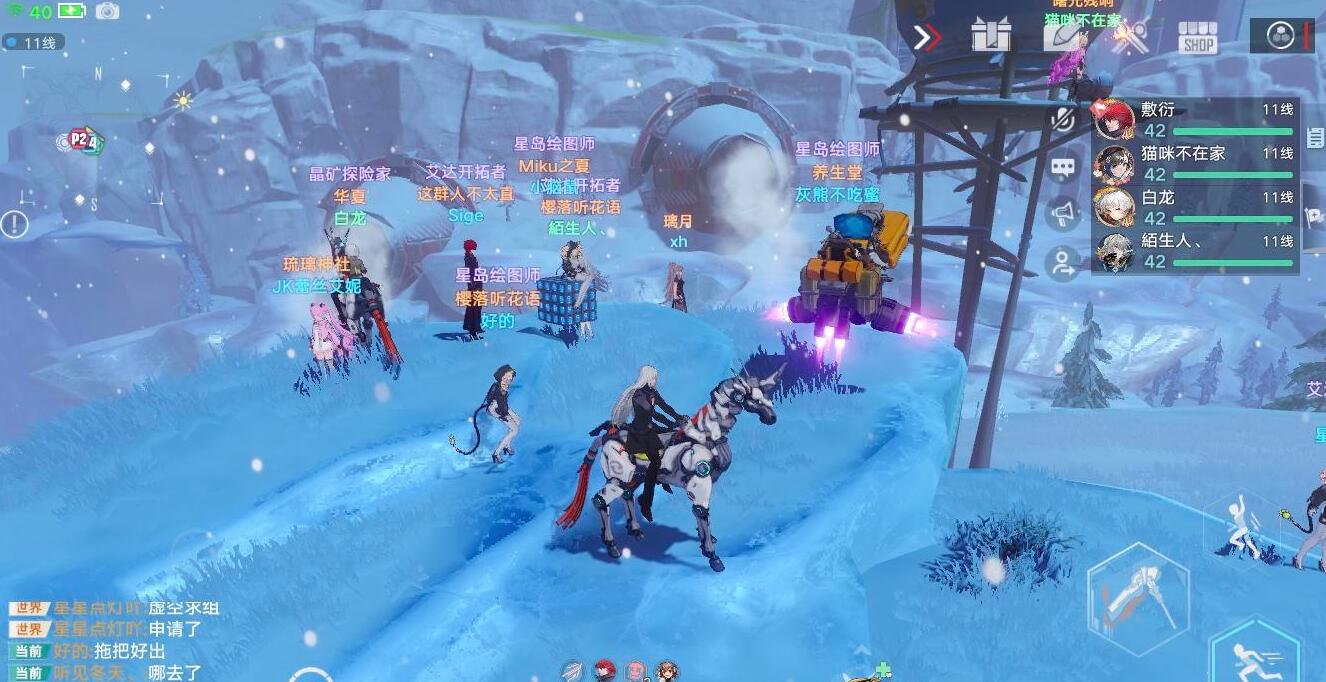Switch channel via the 11线 line indicator
Image resolution: width=1326 pixels, height=682 pixels.
[x=35, y=42]
